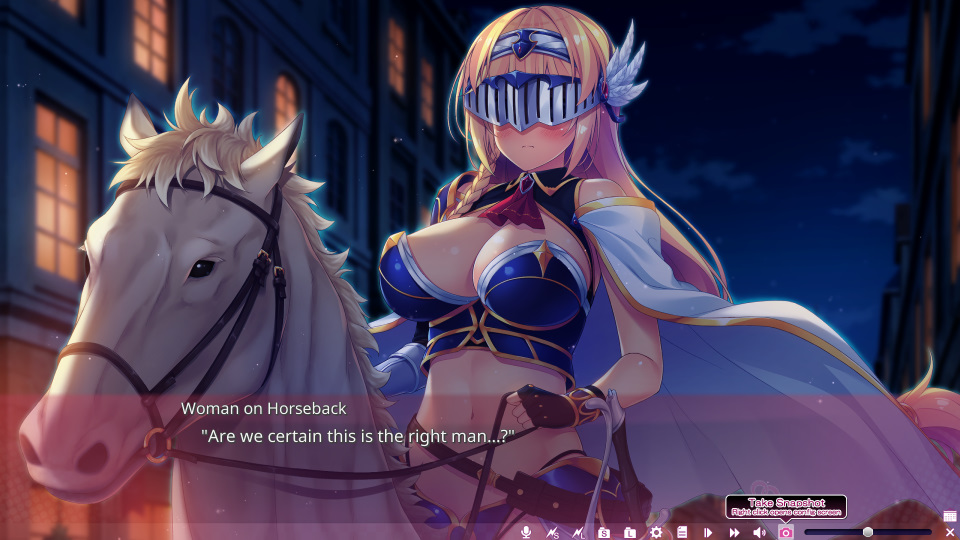Viewport: 960px width, 540px height.
Task: Open the load screen folder icon
Action: pyautogui.click(x=630, y=532)
